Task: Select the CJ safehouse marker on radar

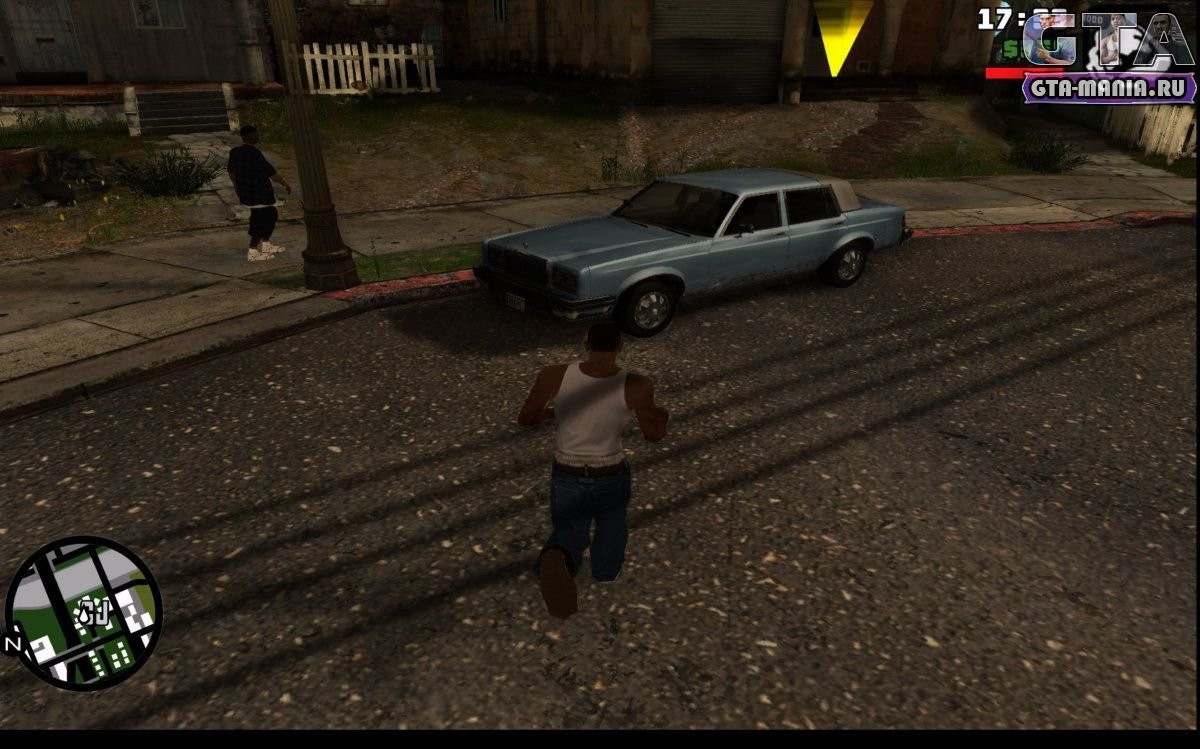Action: [x=93, y=609]
